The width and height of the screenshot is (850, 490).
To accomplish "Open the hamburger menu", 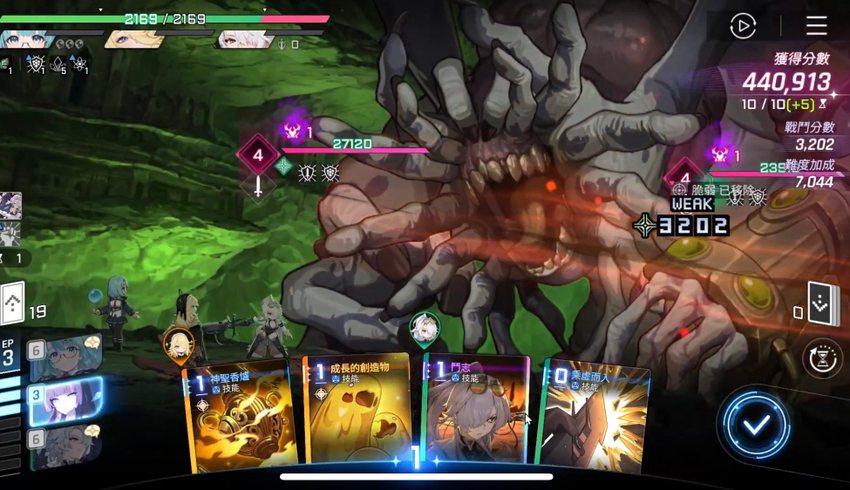I will 816,26.
